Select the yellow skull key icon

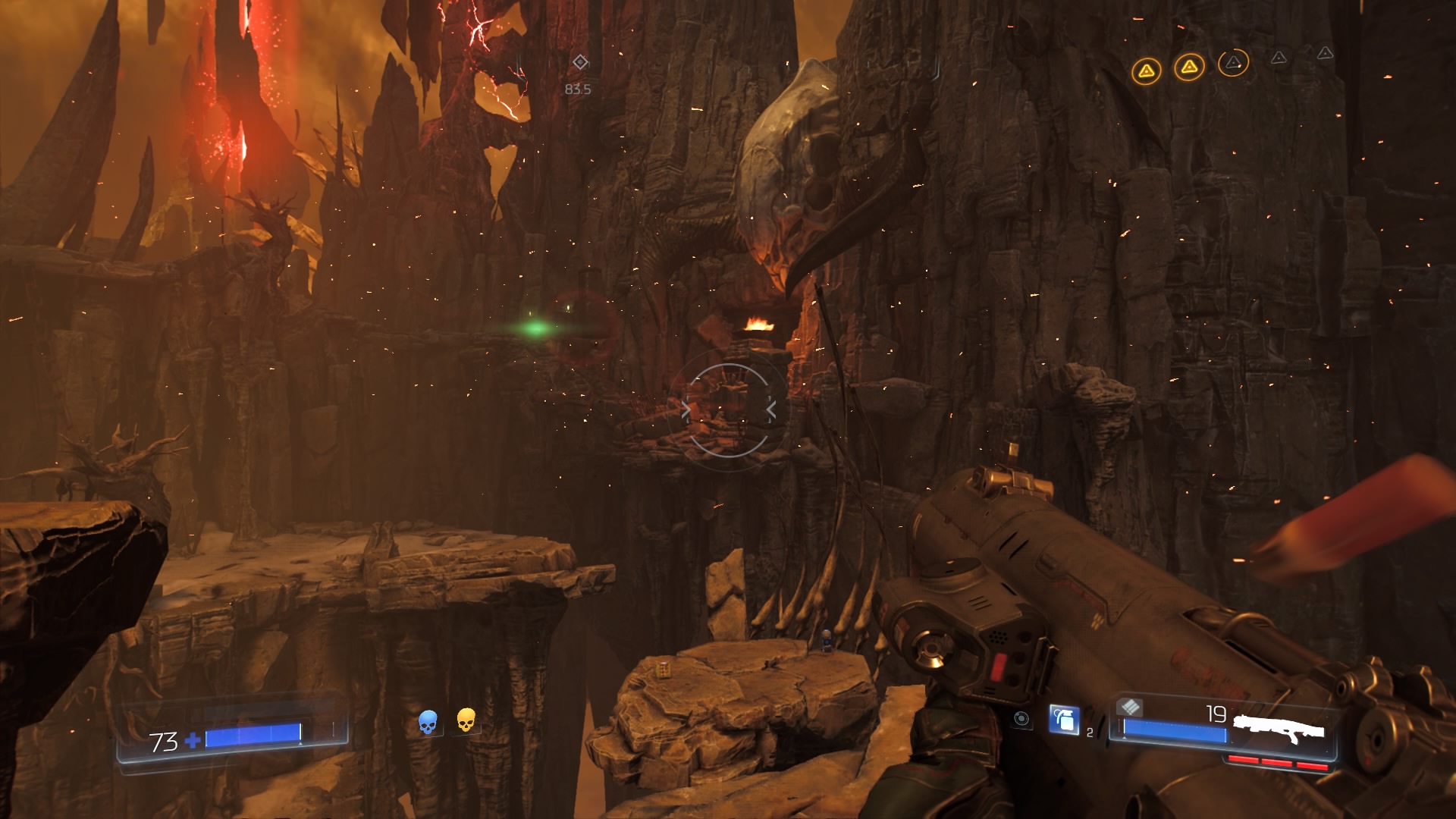tap(466, 720)
